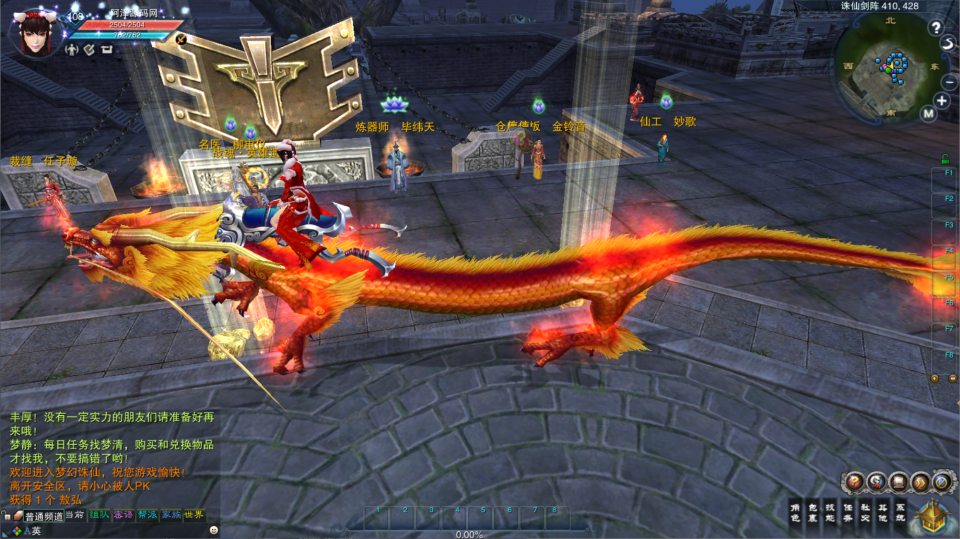Open the 角色 character menu
This screenshot has width=960, height=539.
795,512
